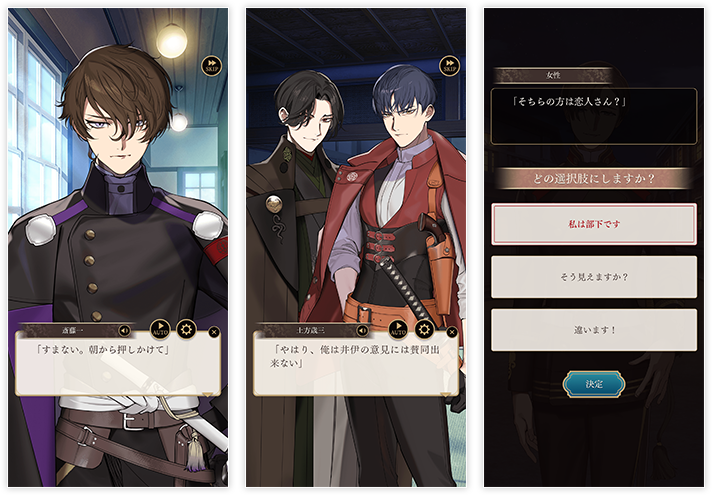The height and width of the screenshot is (495, 712).
Task: Pick the reply 違います！
Action: tap(594, 329)
